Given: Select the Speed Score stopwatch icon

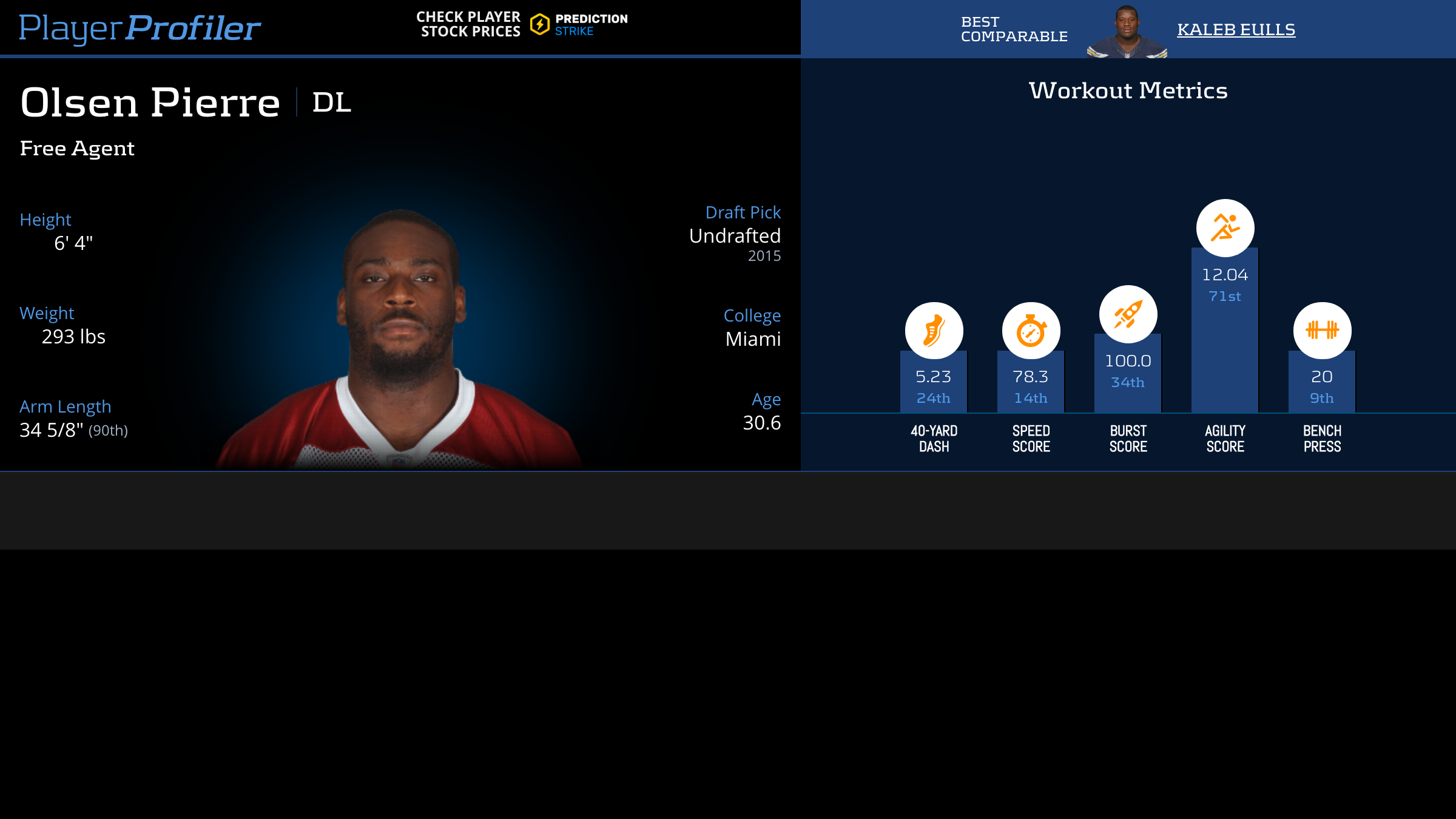Looking at the screenshot, I should [1031, 331].
